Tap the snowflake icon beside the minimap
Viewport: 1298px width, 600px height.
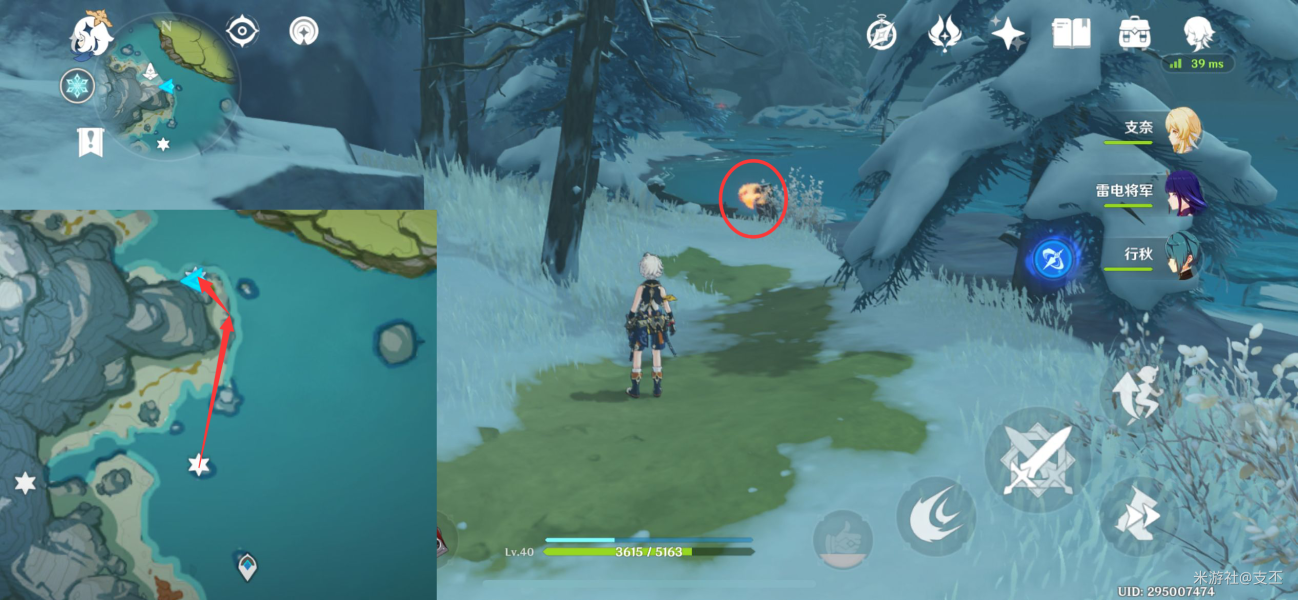tap(77, 86)
